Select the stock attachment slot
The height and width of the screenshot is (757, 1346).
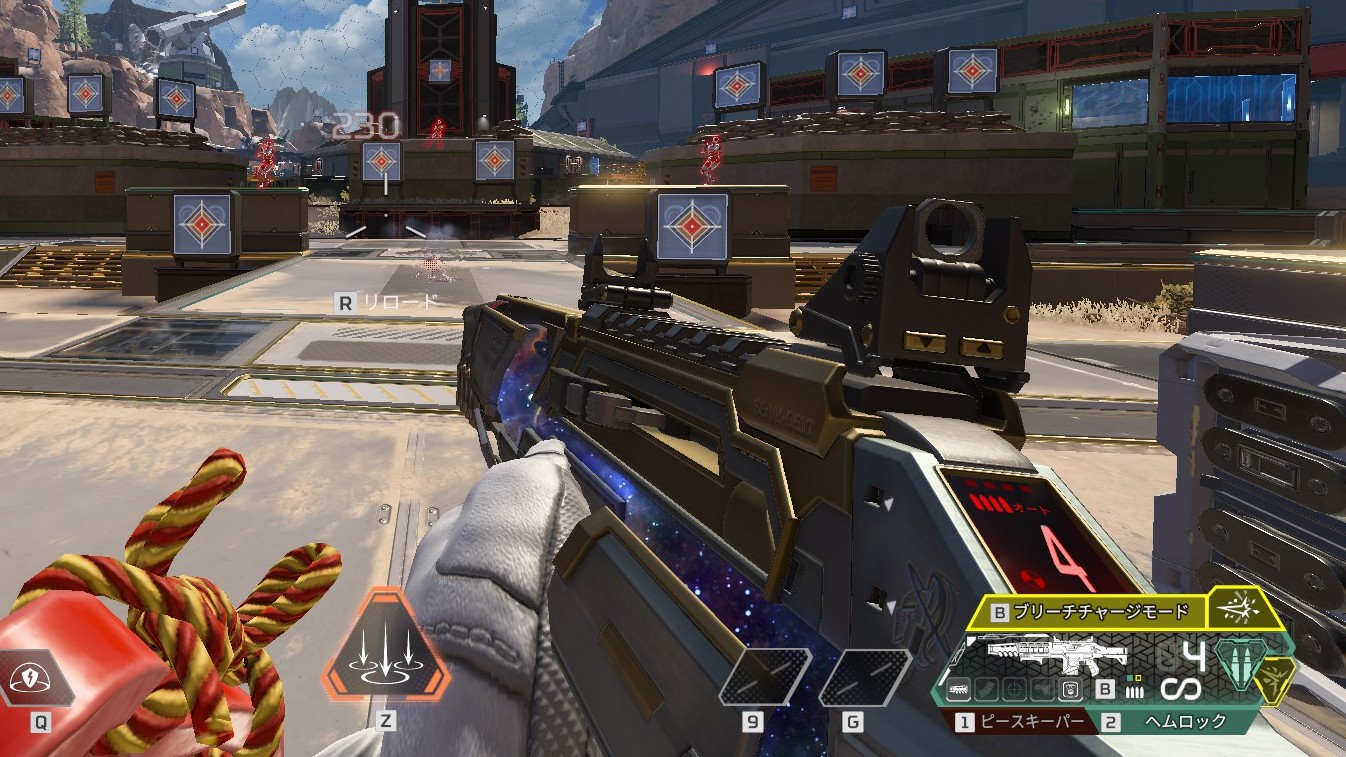tap(1042, 689)
